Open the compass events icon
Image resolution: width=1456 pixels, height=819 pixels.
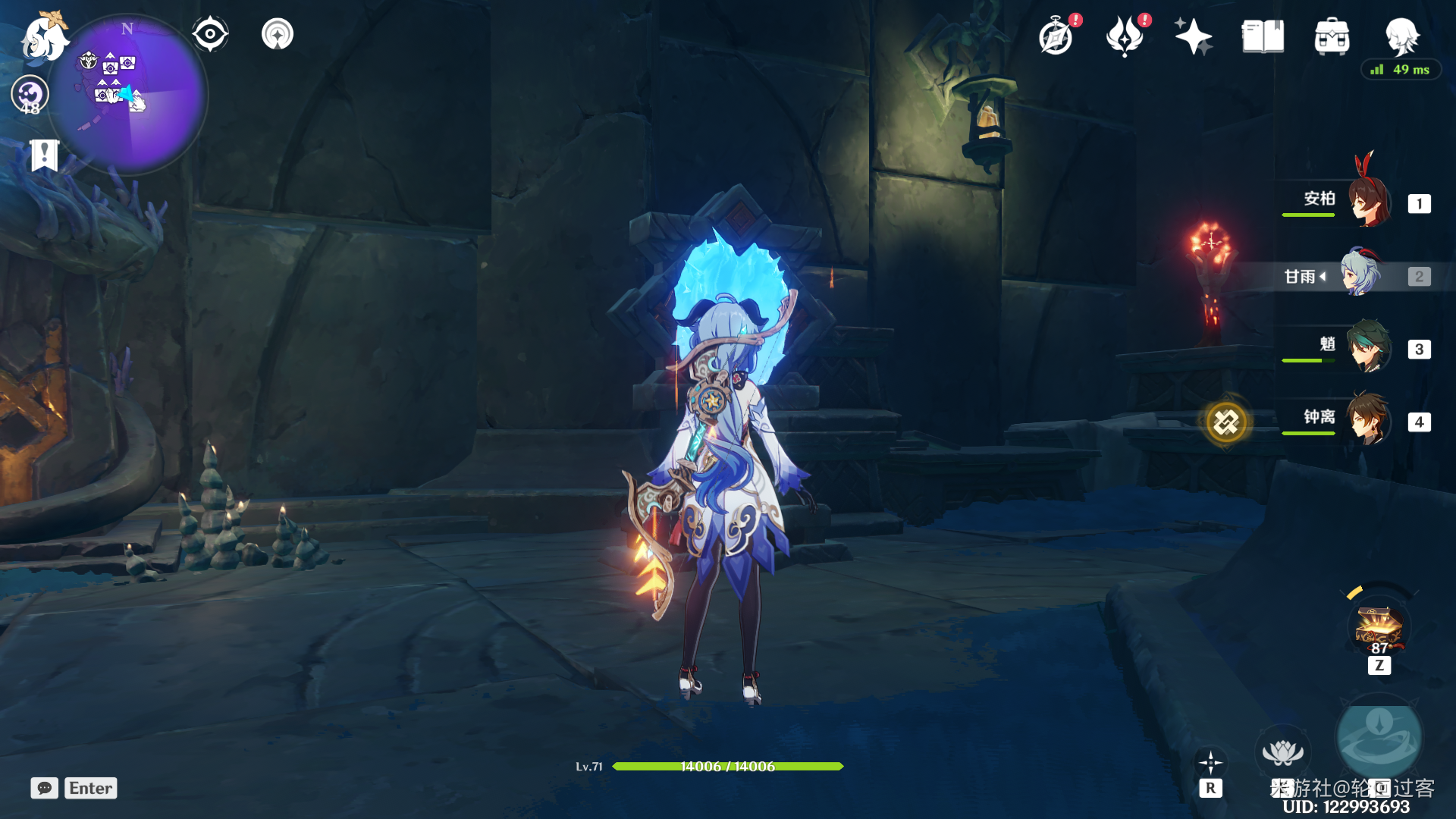pyautogui.click(x=1056, y=36)
